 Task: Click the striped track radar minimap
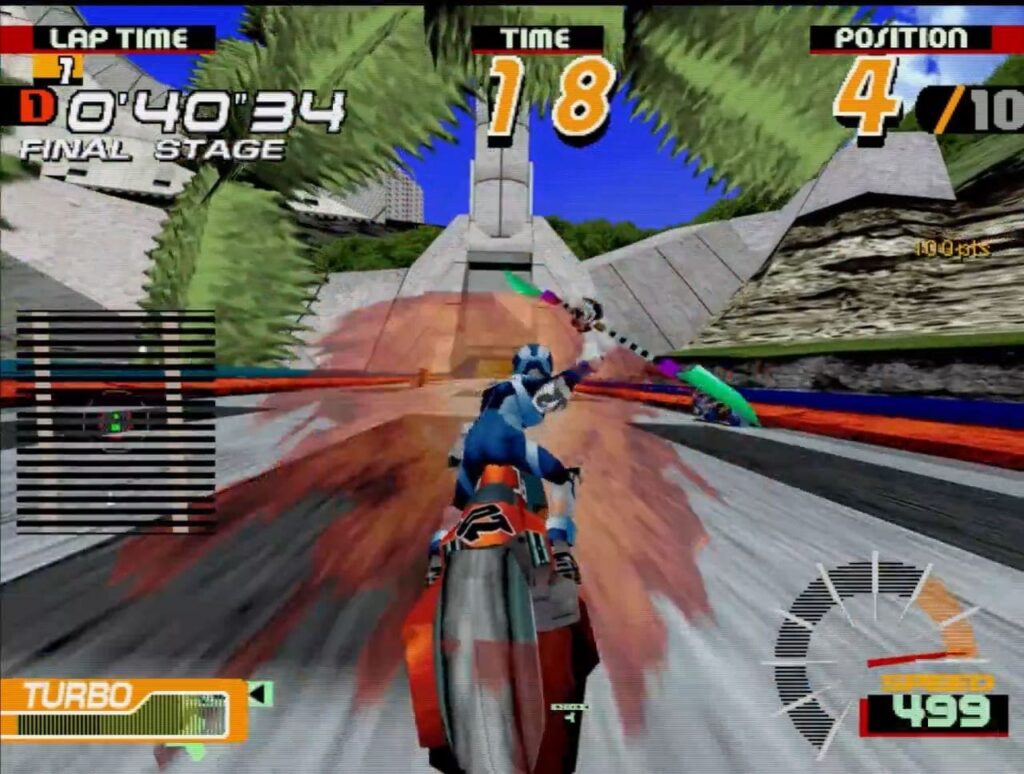(x=115, y=421)
